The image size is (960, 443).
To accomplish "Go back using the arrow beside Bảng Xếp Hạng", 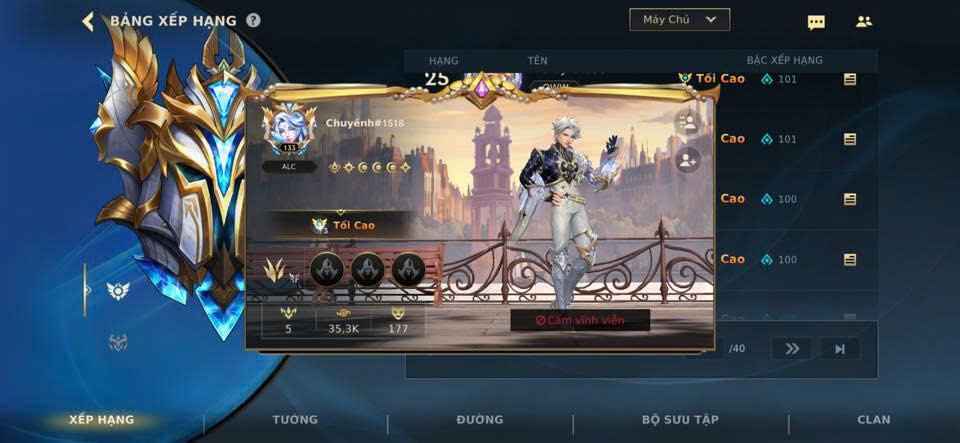I will [88, 21].
